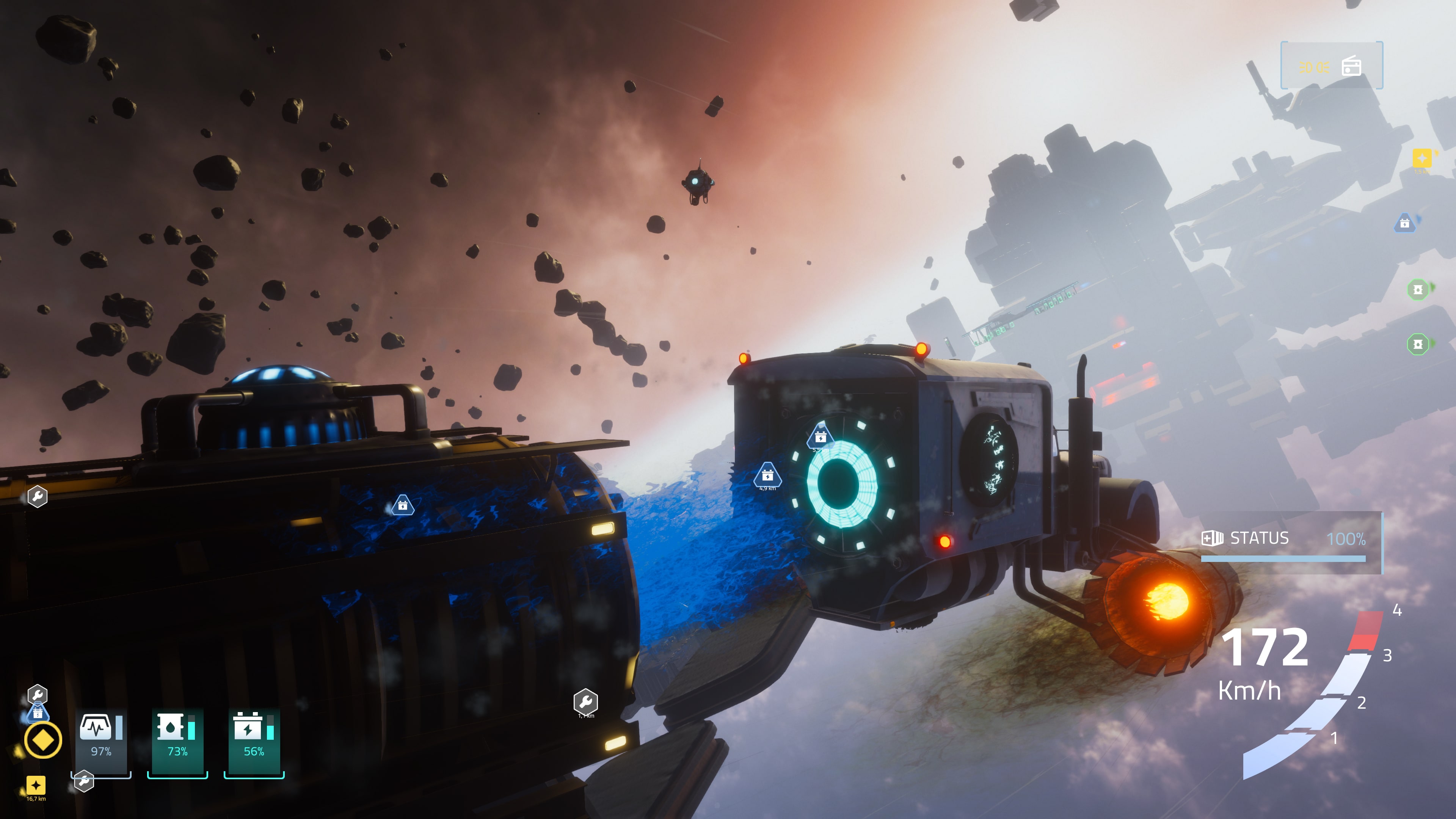Toggle the blue battery triangle marker on the right
This screenshot has height=819, width=1456.
(1405, 223)
